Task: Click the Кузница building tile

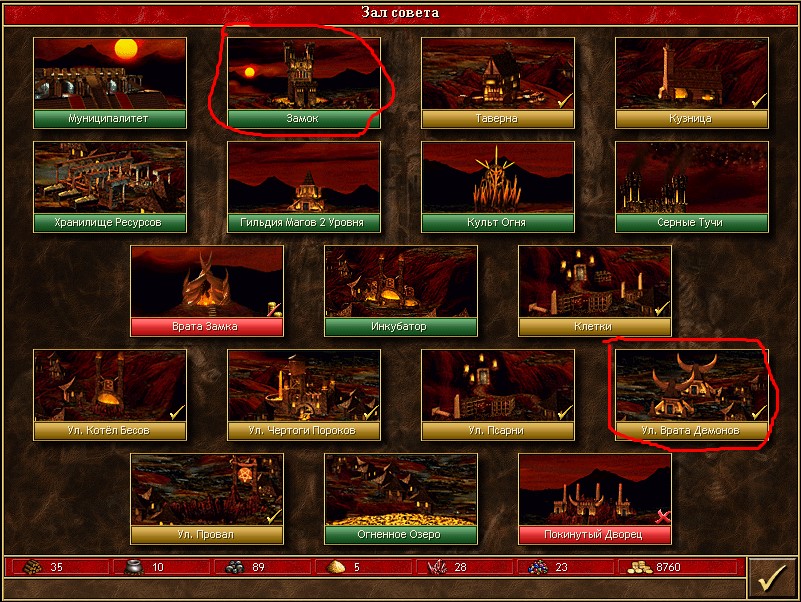Action: 692,82
